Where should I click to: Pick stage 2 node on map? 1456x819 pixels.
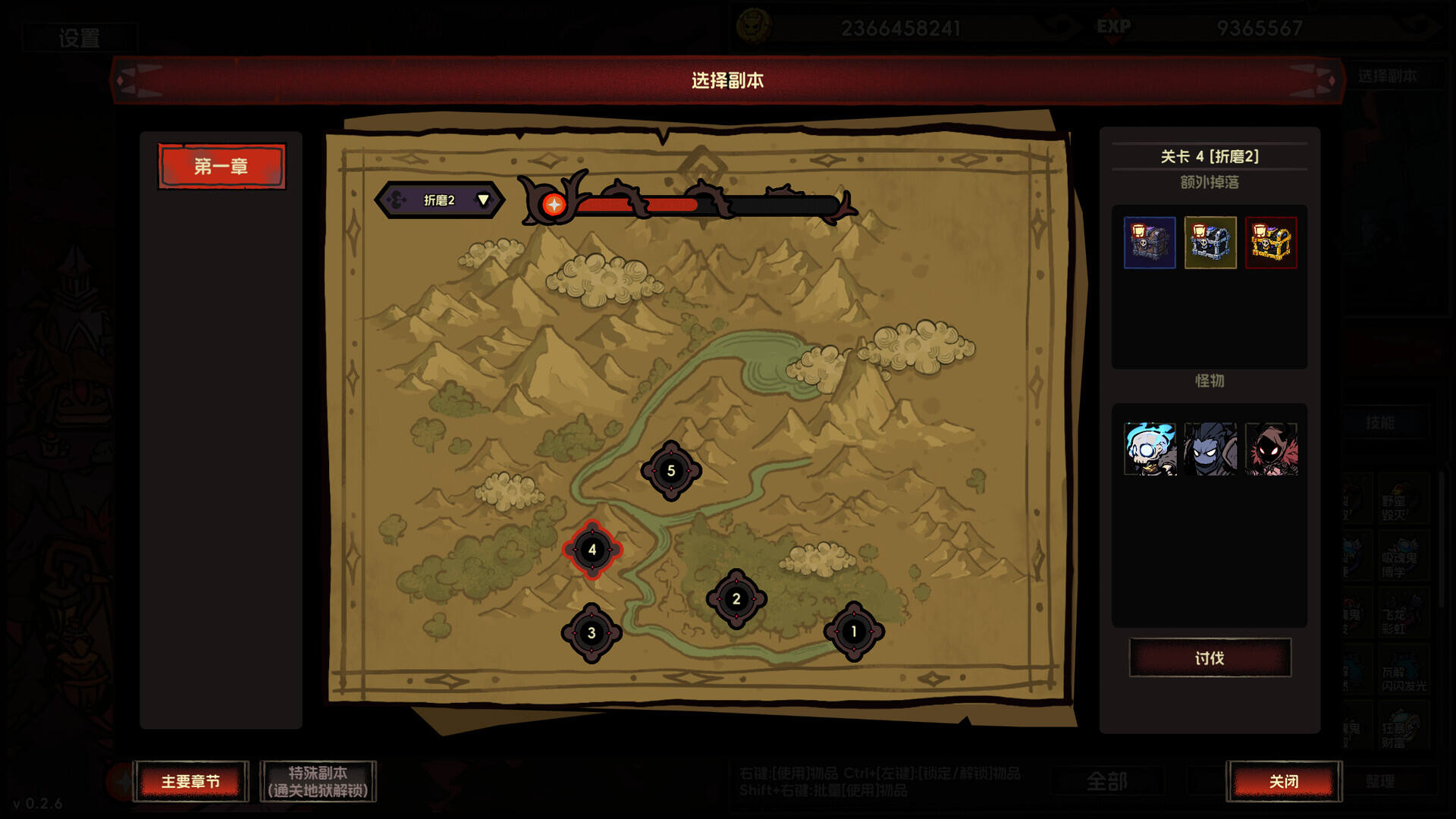(736, 599)
